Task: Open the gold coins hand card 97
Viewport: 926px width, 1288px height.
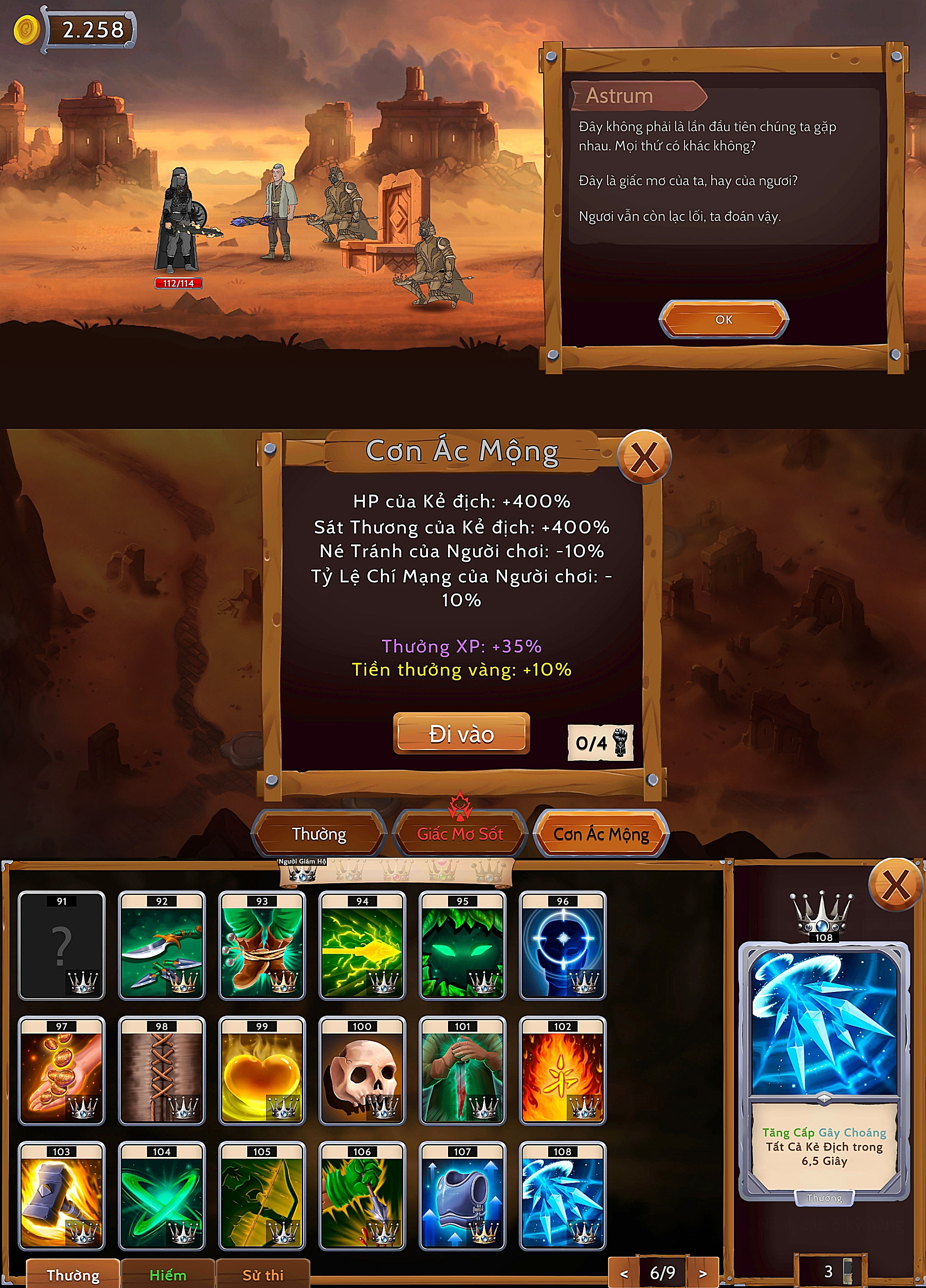Action: tap(61, 1071)
